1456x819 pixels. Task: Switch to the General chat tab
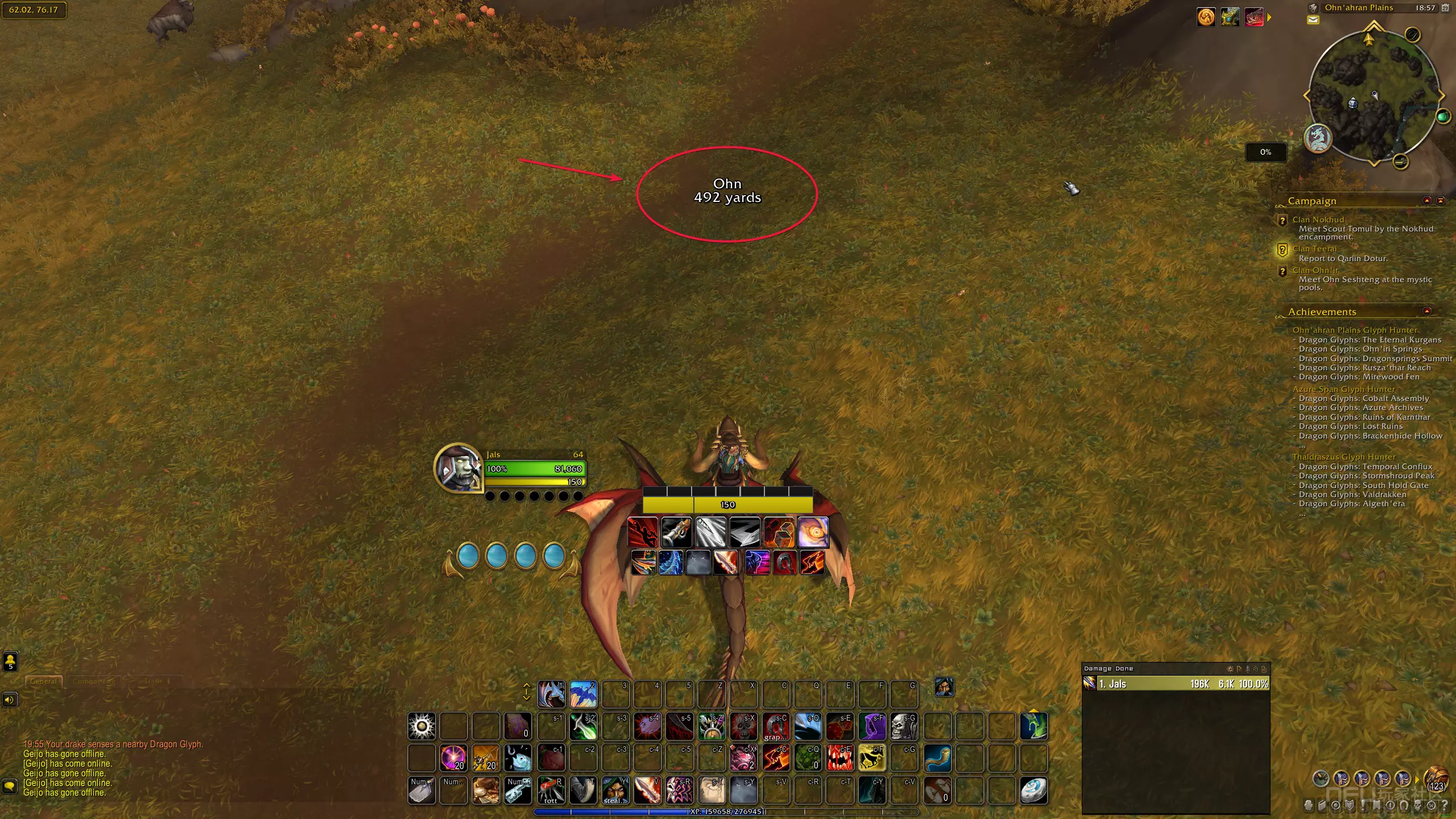click(x=43, y=681)
